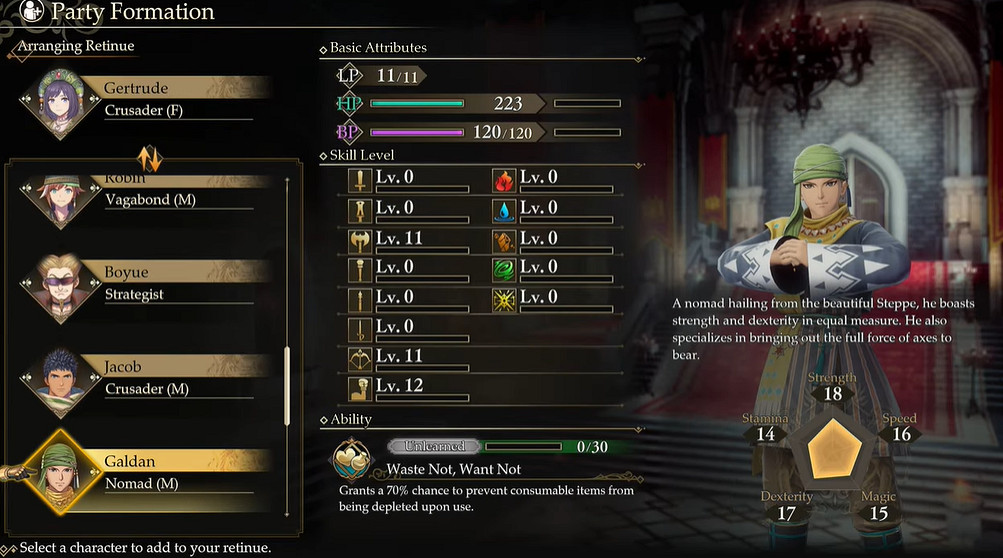Pick Jacob the Crusader from the list
This screenshot has width=1003, height=558.
(x=150, y=378)
